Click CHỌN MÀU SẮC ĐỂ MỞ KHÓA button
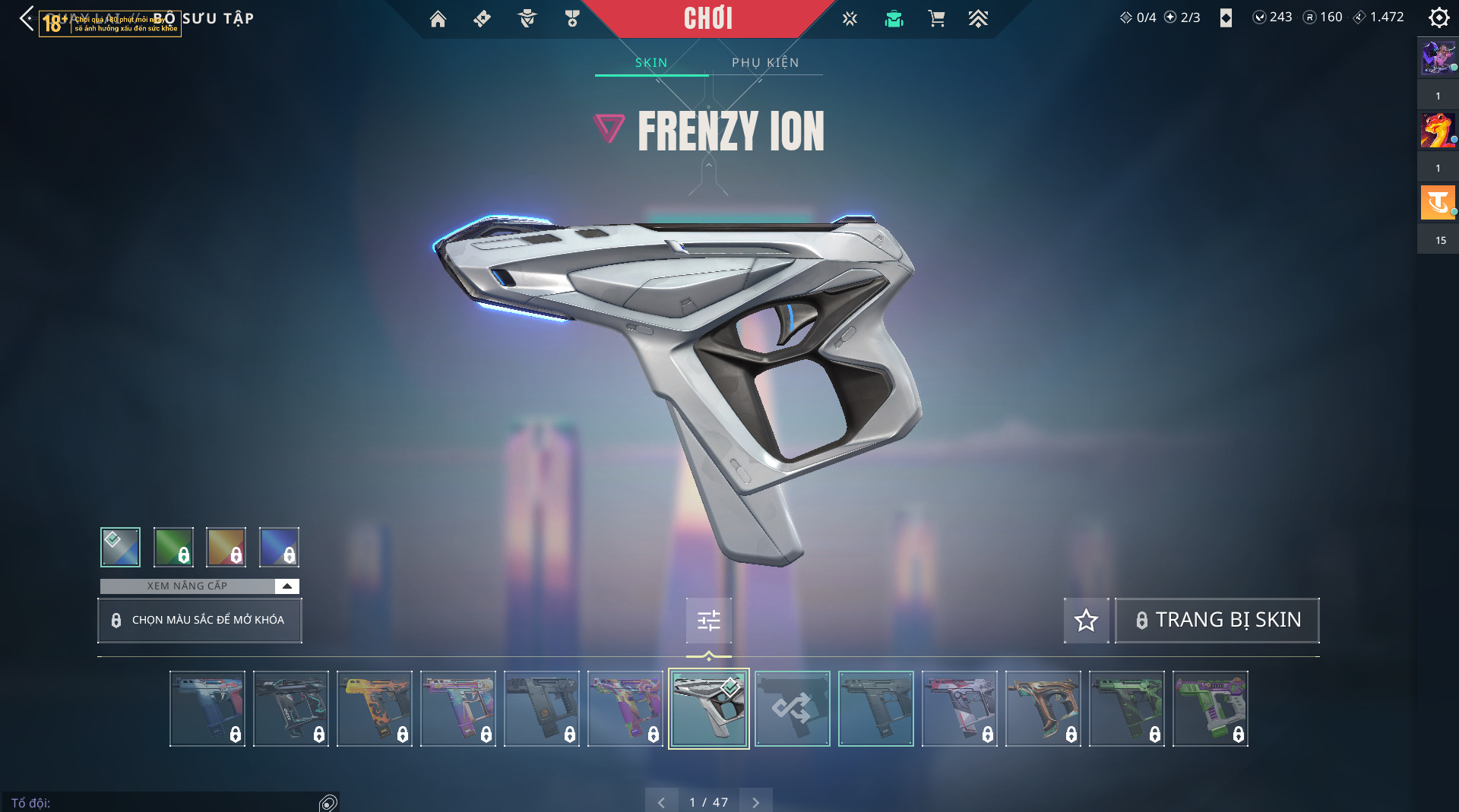This screenshot has height=812, width=1459. pos(200,620)
